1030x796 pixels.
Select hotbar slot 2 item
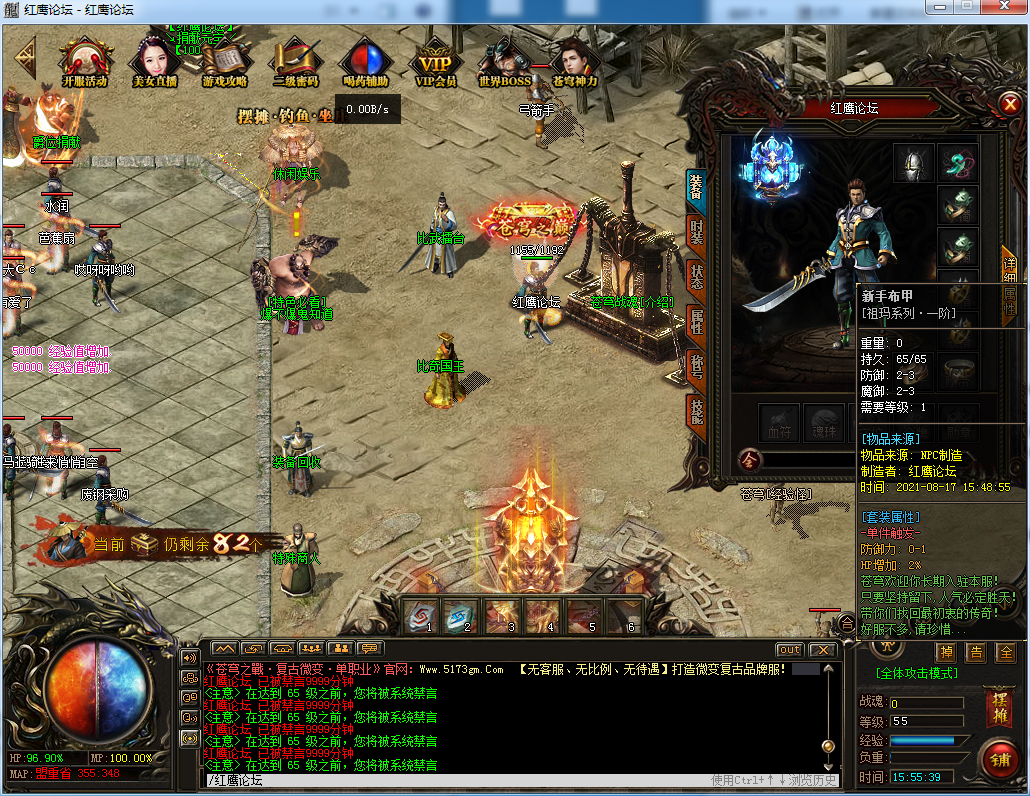pos(461,616)
